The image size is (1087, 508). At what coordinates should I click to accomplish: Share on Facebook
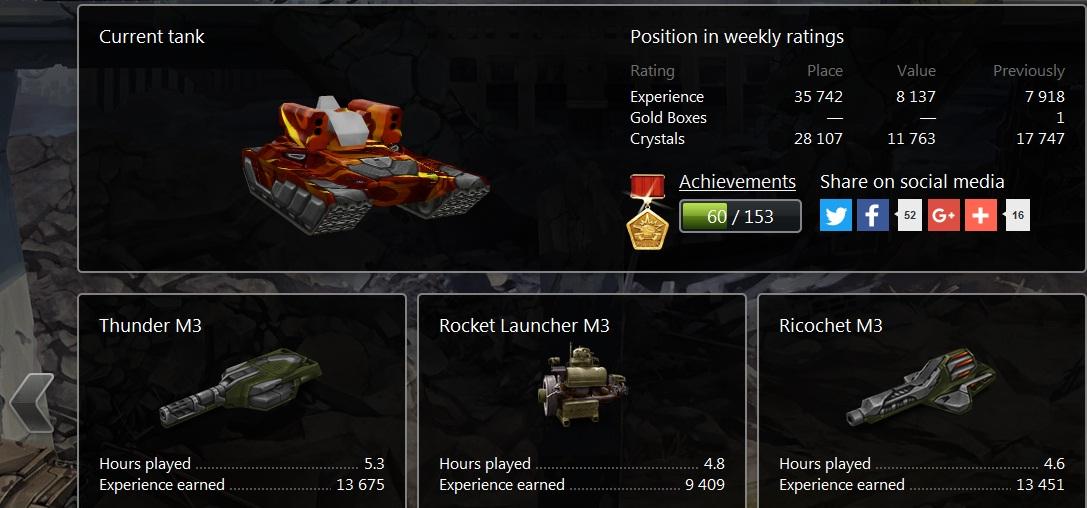click(872, 215)
